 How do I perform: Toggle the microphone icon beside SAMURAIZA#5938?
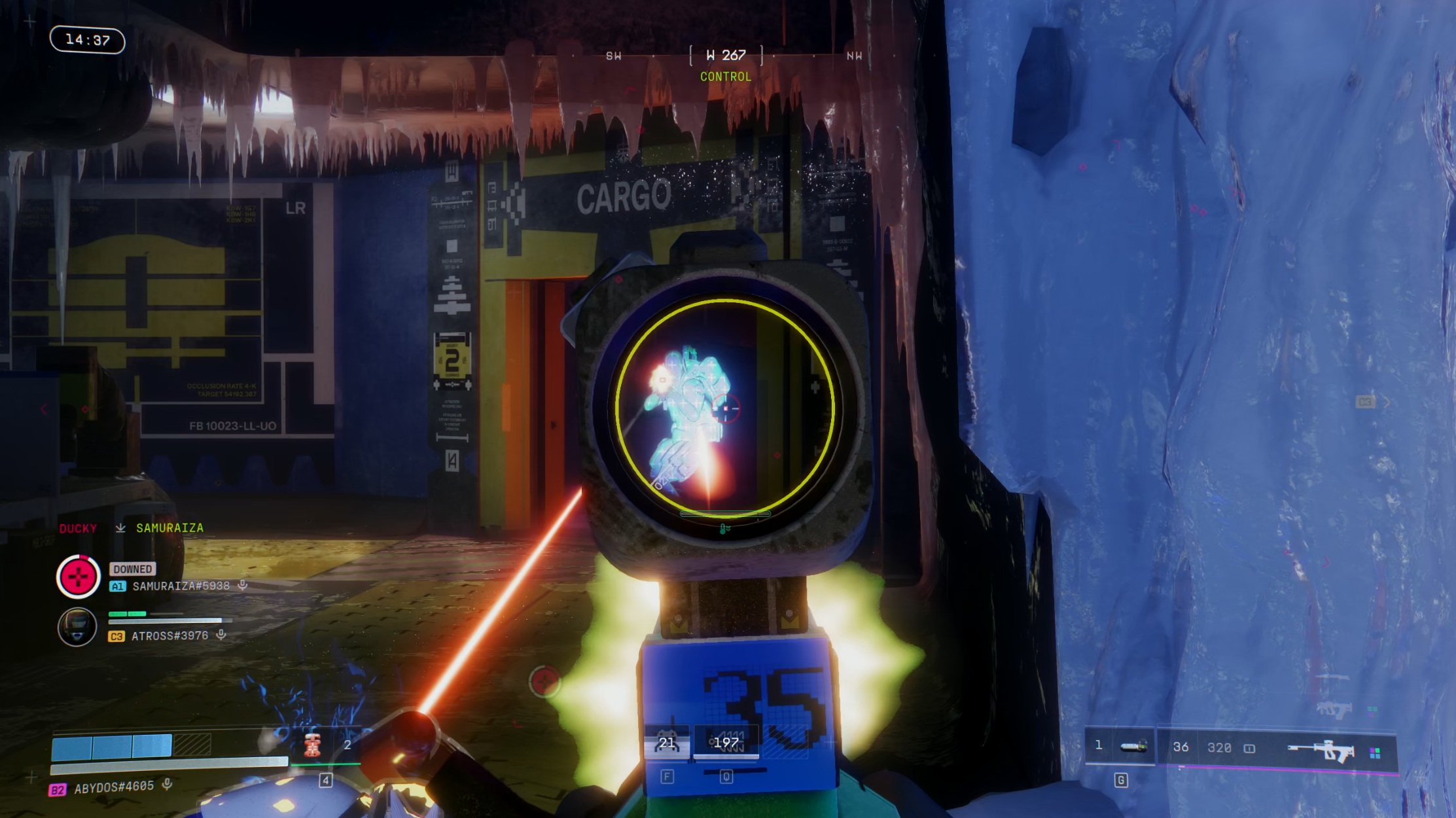pos(243,585)
